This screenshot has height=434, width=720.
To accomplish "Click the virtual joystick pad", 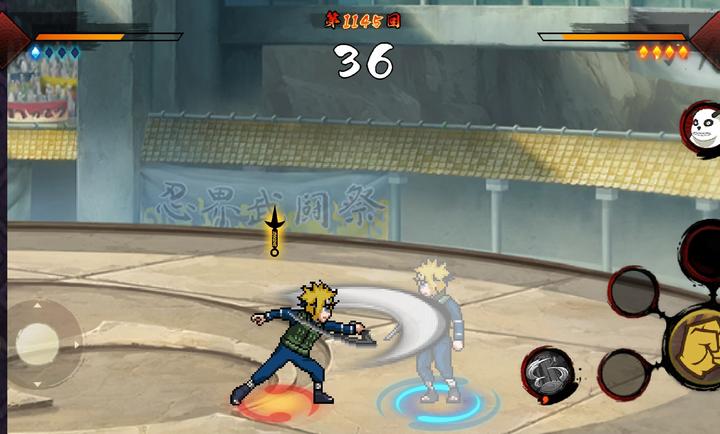I will [38, 343].
